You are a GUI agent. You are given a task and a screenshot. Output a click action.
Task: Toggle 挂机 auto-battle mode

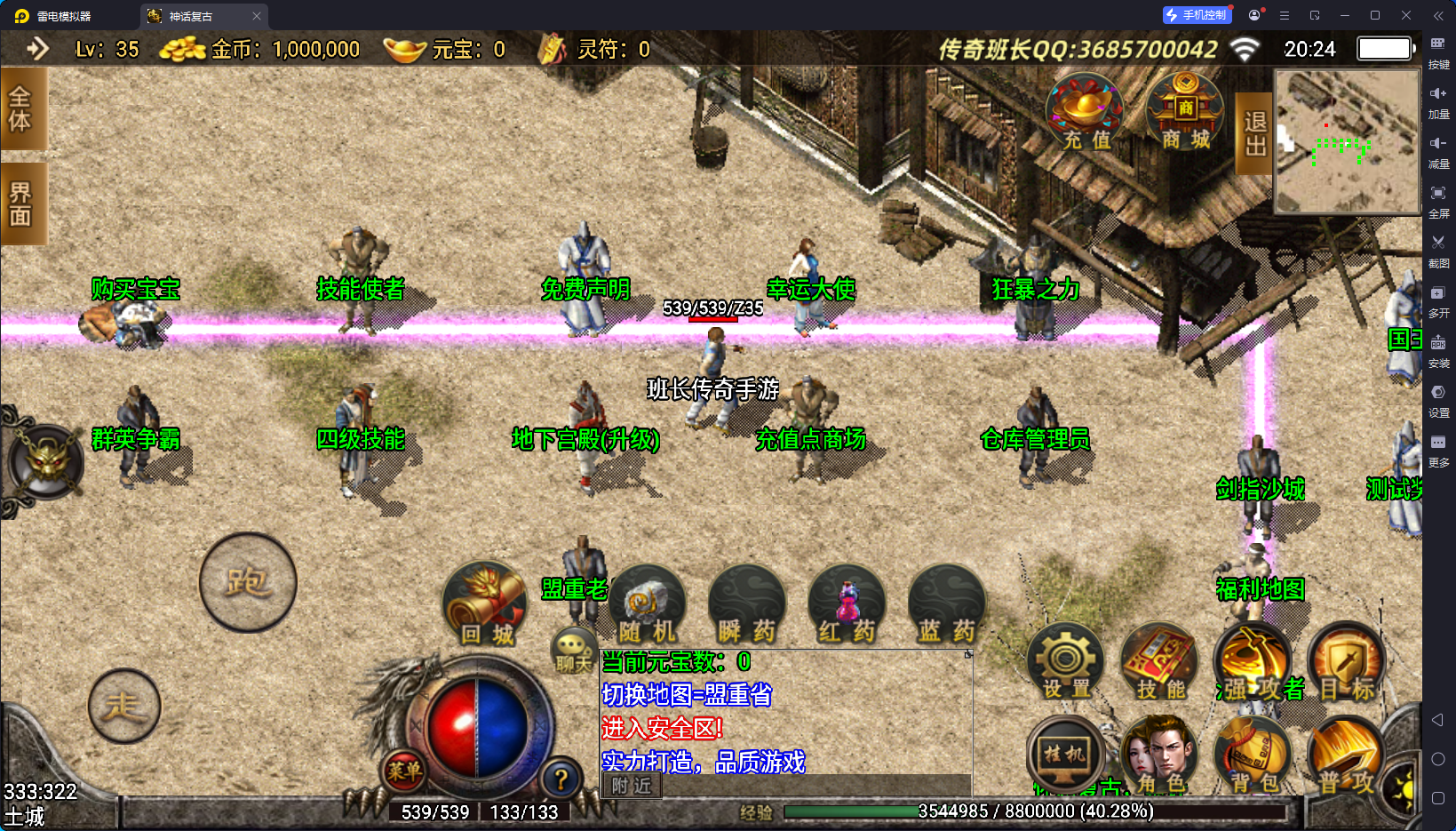(1064, 755)
